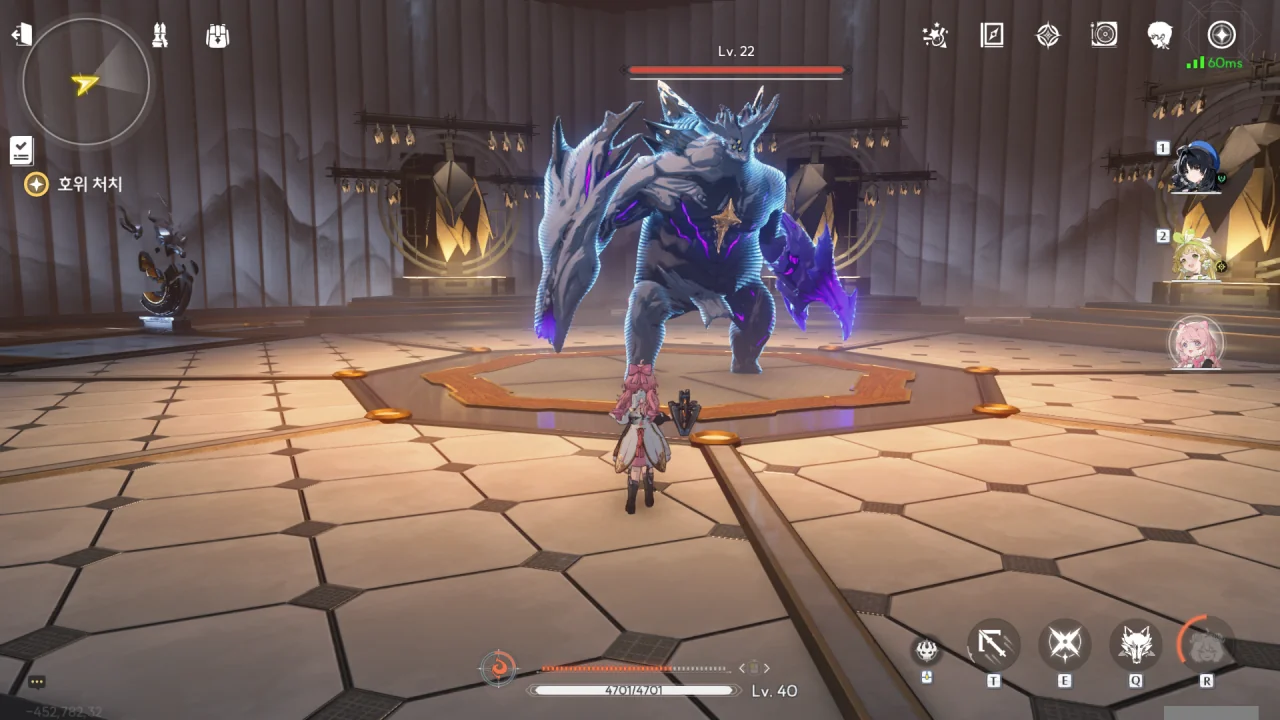The width and height of the screenshot is (1280, 720).
Task: Select the 호위 처치 objective tracker
Action: [75, 184]
